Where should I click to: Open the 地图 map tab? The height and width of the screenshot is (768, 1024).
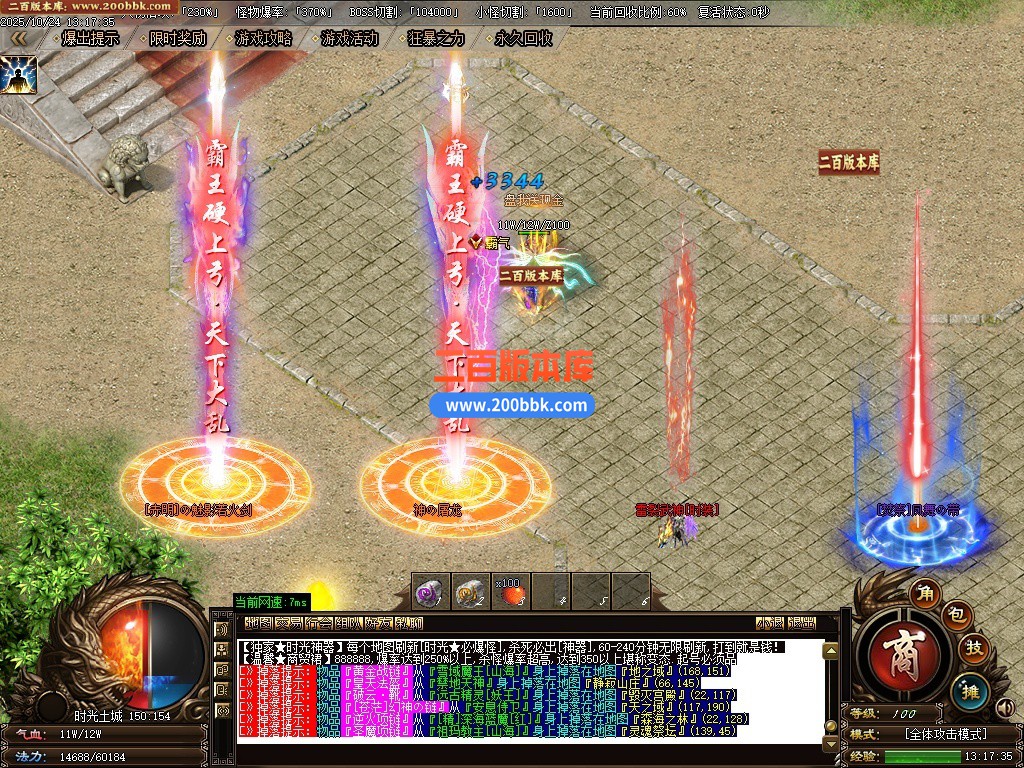click(x=258, y=623)
